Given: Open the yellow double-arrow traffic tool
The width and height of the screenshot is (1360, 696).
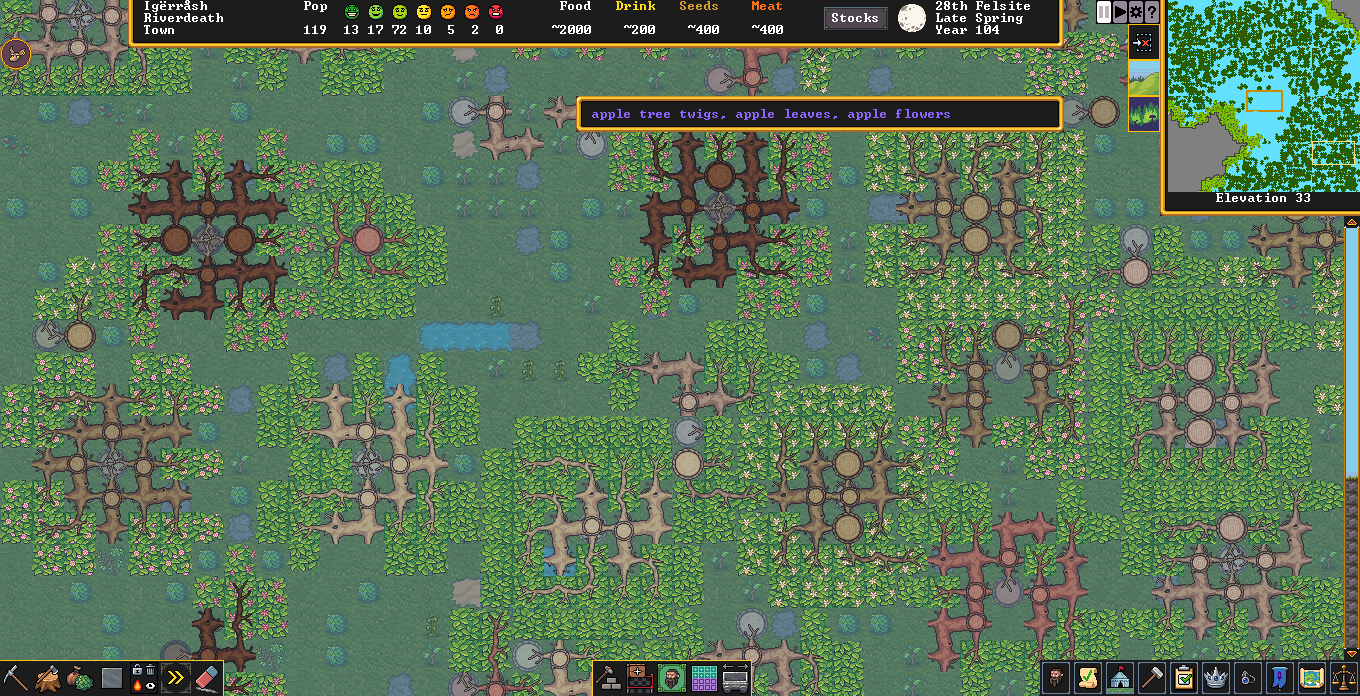Looking at the screenshot, I should click(175, 678).
